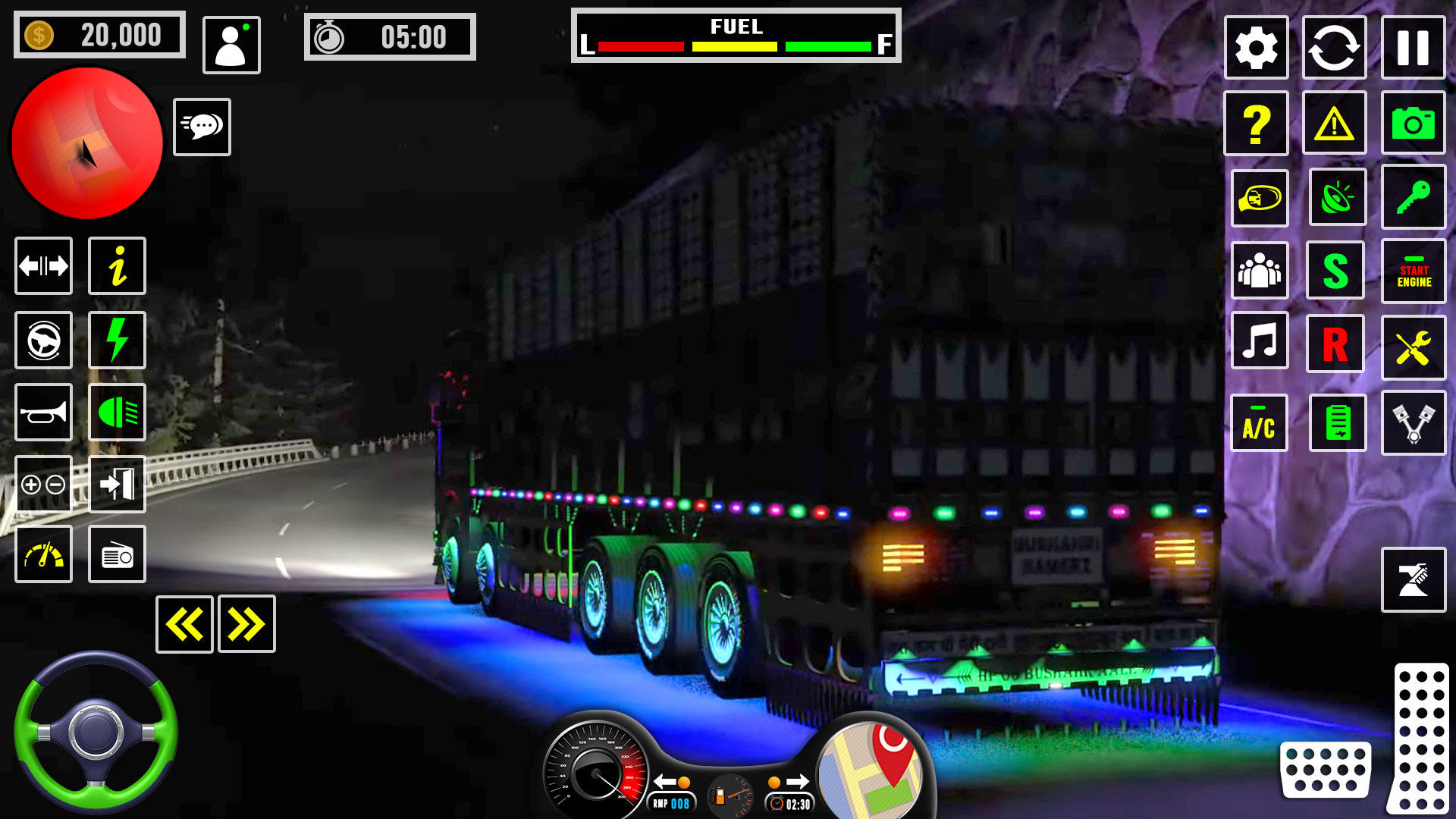Toggle the headlight beams on
Screen dimensions: 1456x819
coord(116,412)
